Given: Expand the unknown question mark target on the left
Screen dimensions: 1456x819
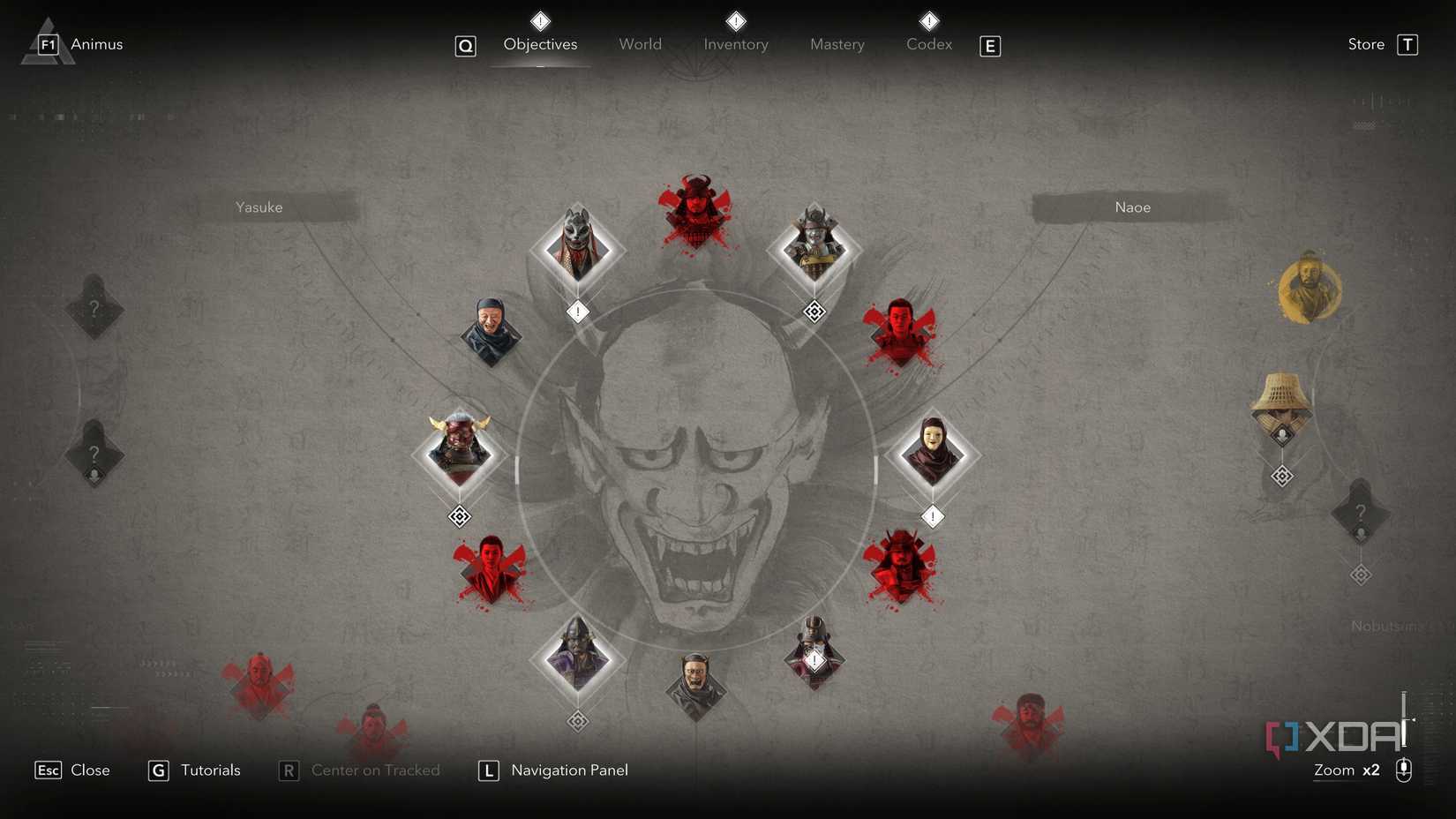Looking at the screenshot, I should tap(94, 309).
